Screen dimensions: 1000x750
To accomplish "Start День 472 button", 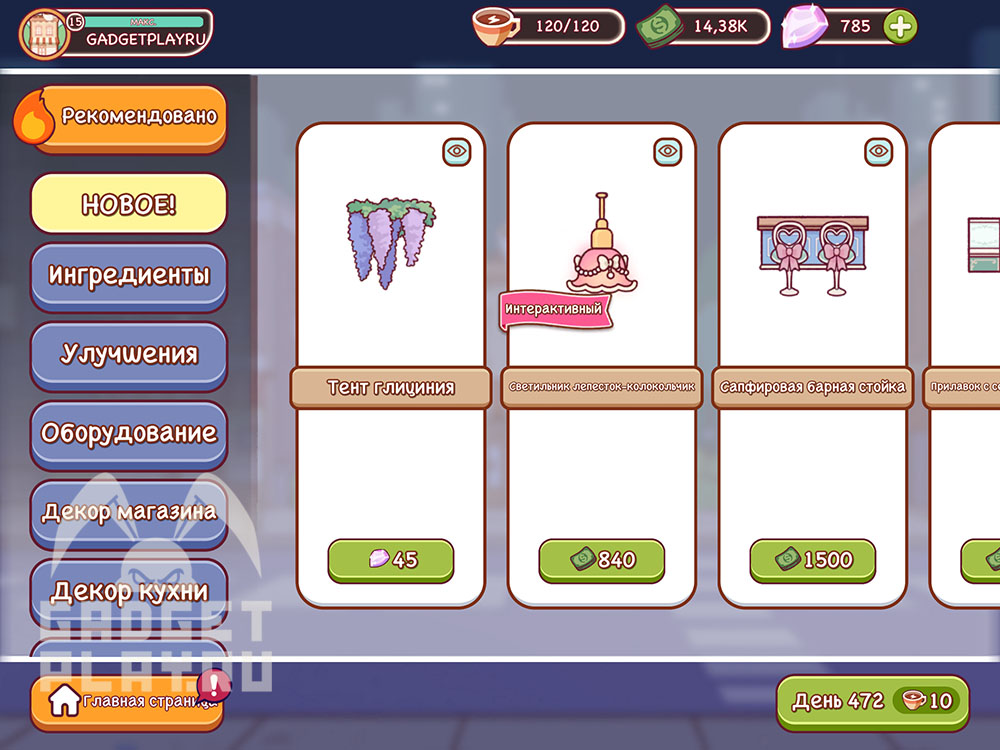I will (x=872, y=701).
